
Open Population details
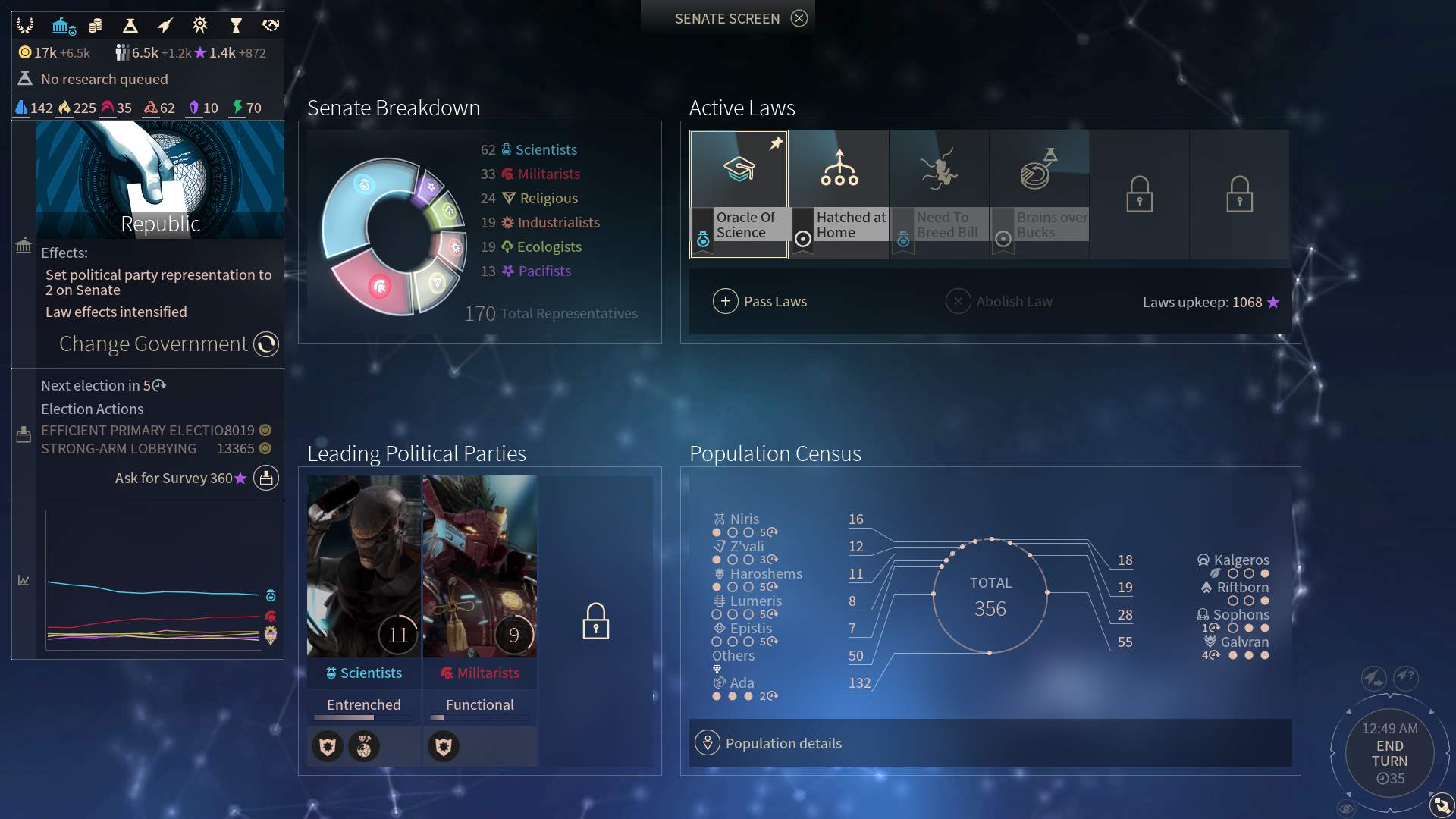click(783, 743)
